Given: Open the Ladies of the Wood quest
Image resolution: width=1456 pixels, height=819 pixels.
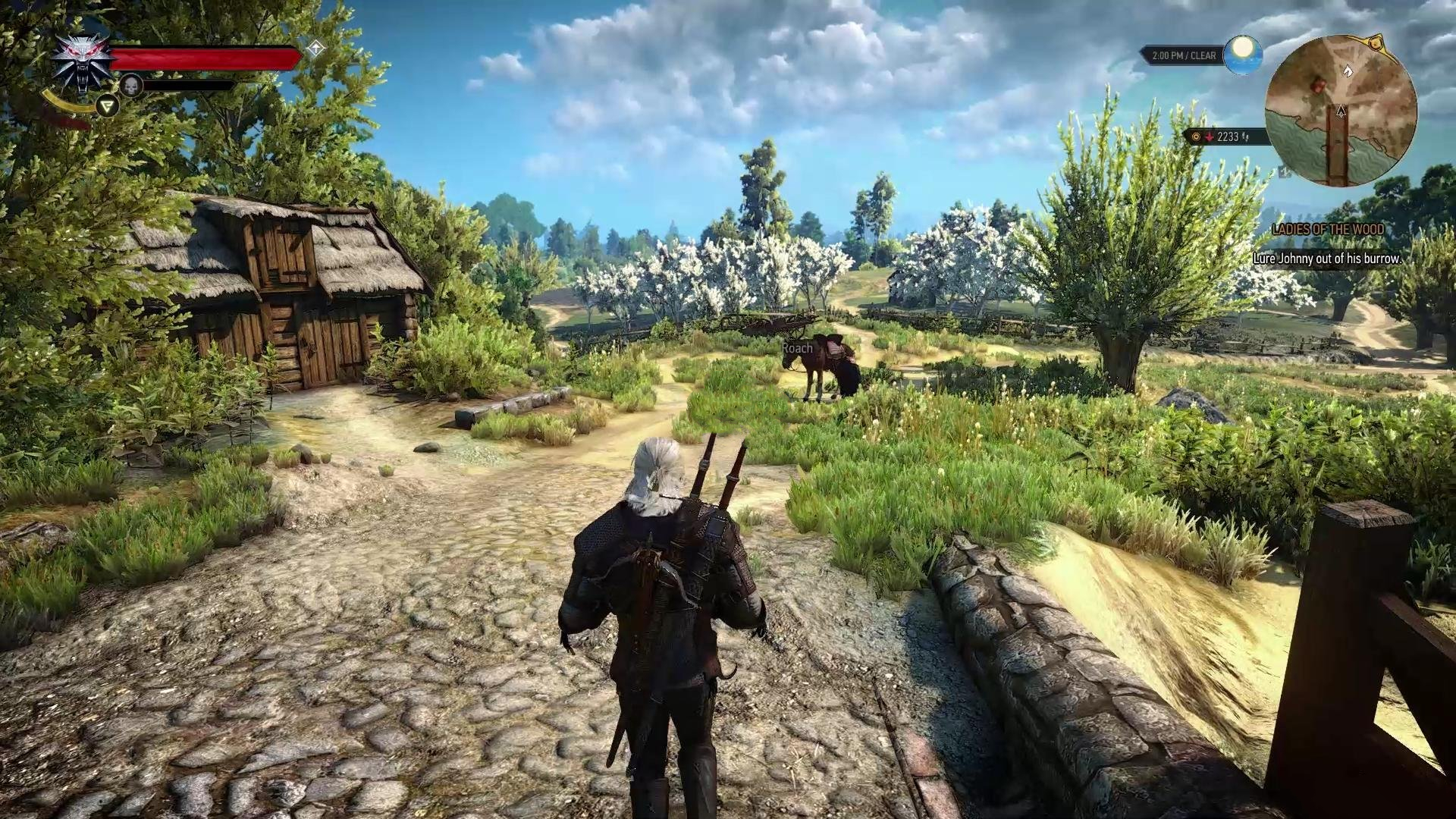Looking at the screenshot, I should pos(1327,229).
